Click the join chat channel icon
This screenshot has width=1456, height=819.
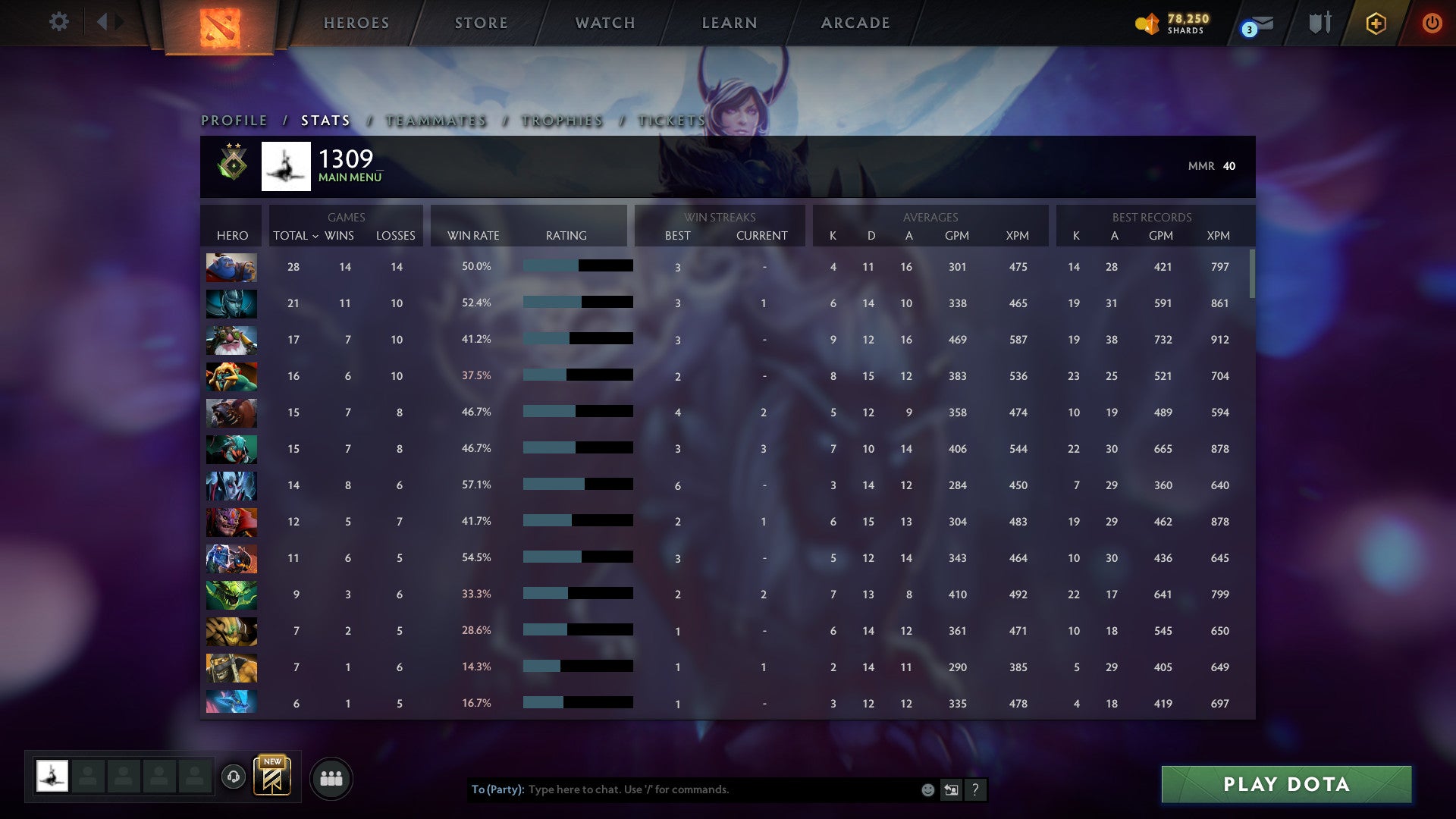(951, 789)
